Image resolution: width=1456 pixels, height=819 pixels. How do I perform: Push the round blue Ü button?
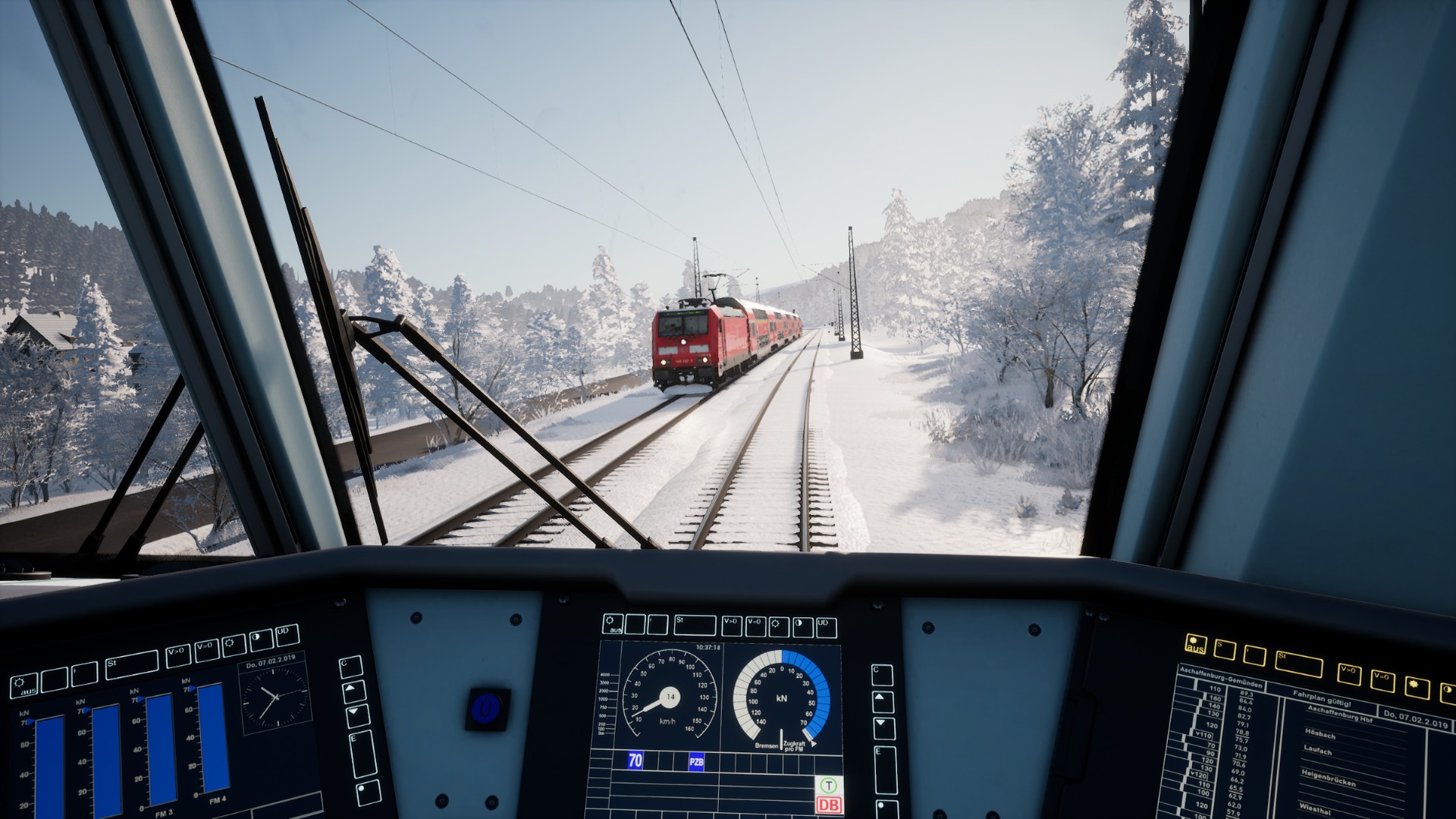coord(486,709)
